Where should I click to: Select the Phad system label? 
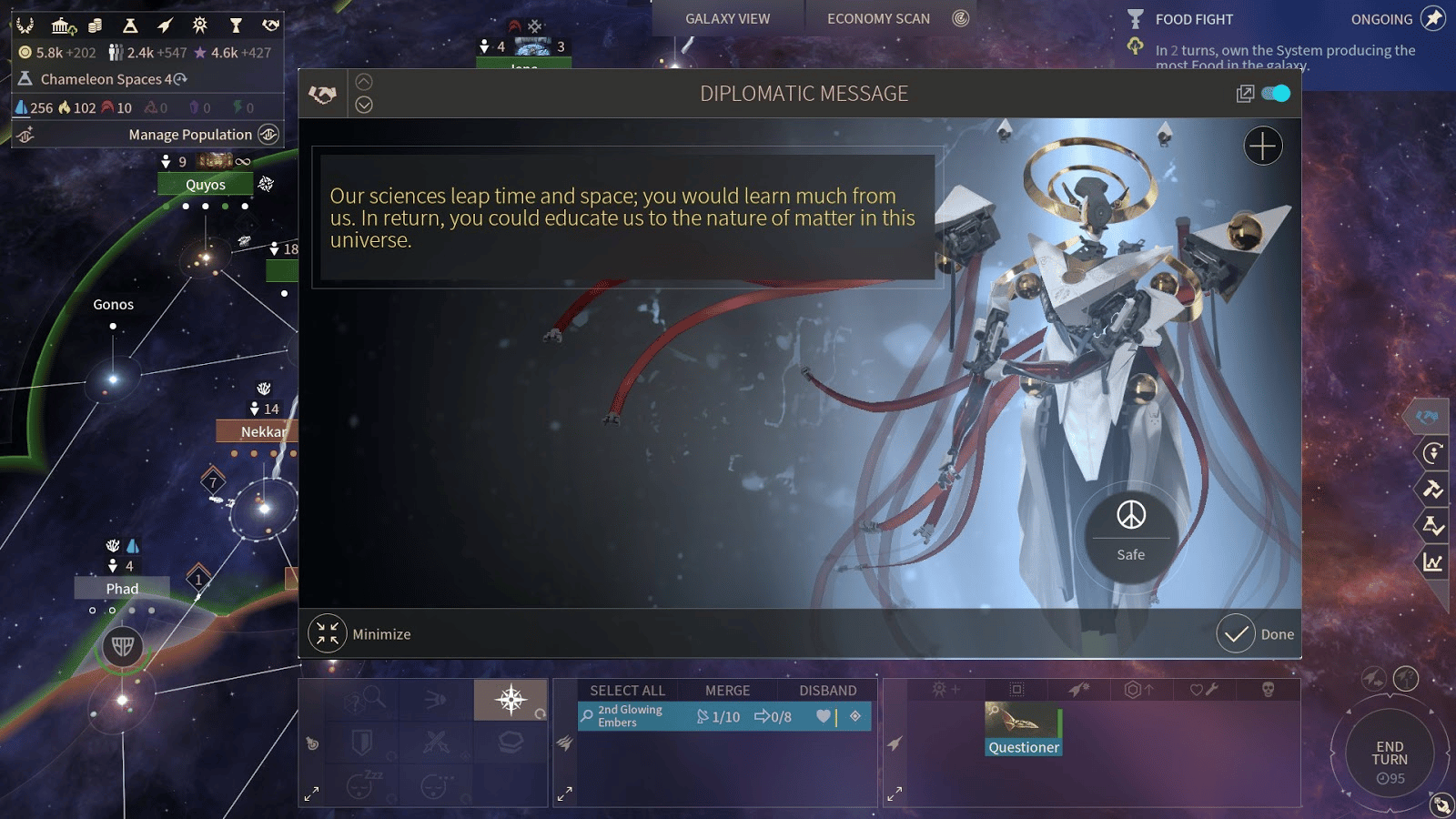(x=122, y=589)
